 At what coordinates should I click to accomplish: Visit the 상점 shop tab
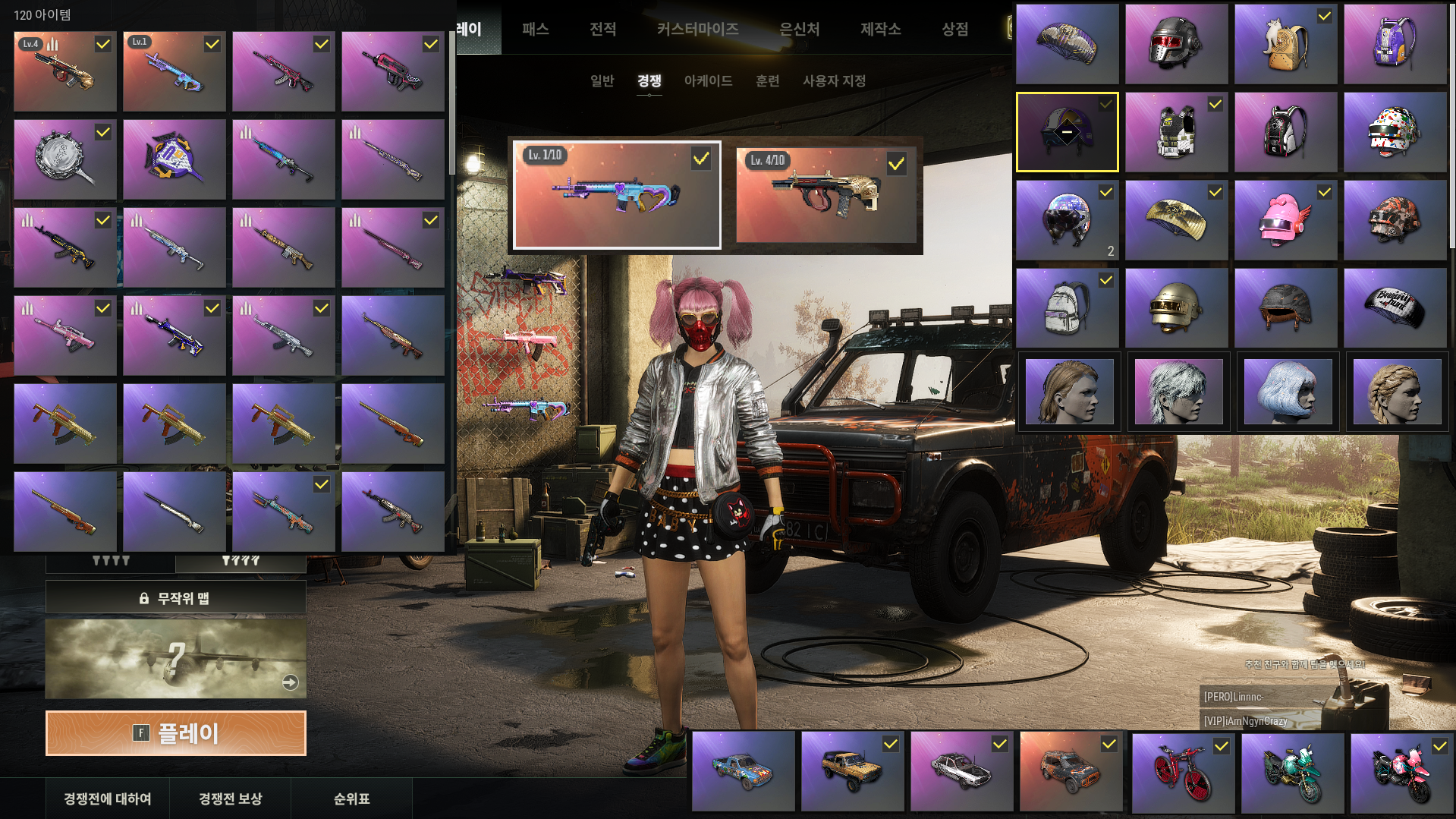point(954,29)
